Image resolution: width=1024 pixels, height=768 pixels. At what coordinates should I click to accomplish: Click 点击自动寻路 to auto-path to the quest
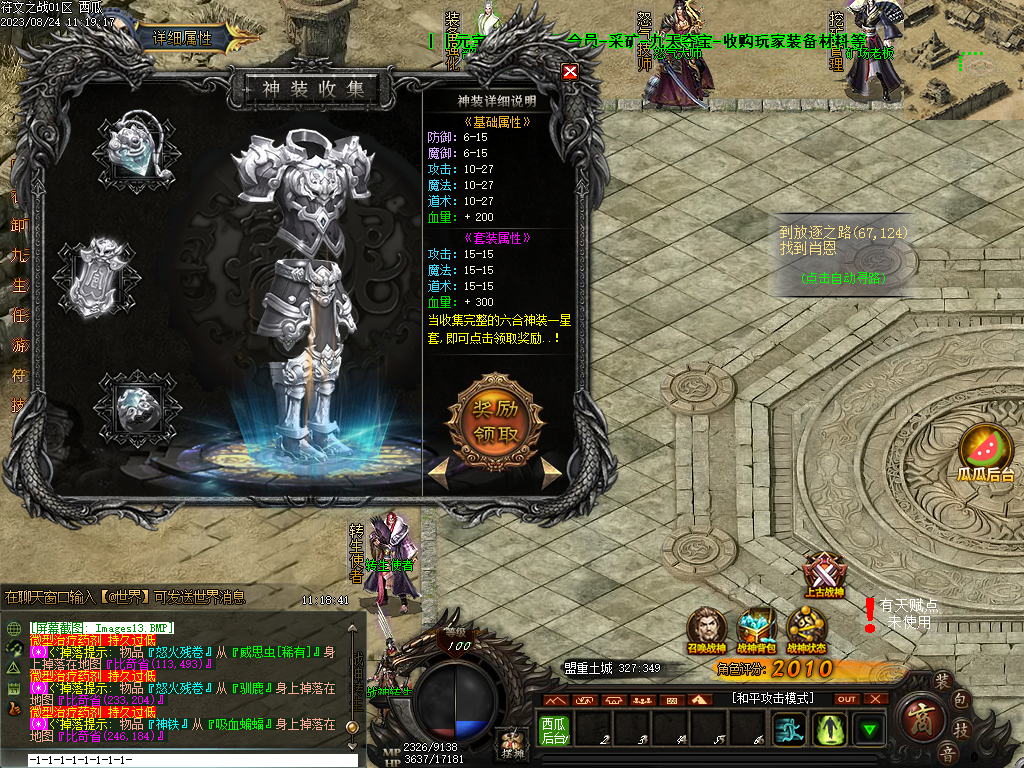(843, 279)
